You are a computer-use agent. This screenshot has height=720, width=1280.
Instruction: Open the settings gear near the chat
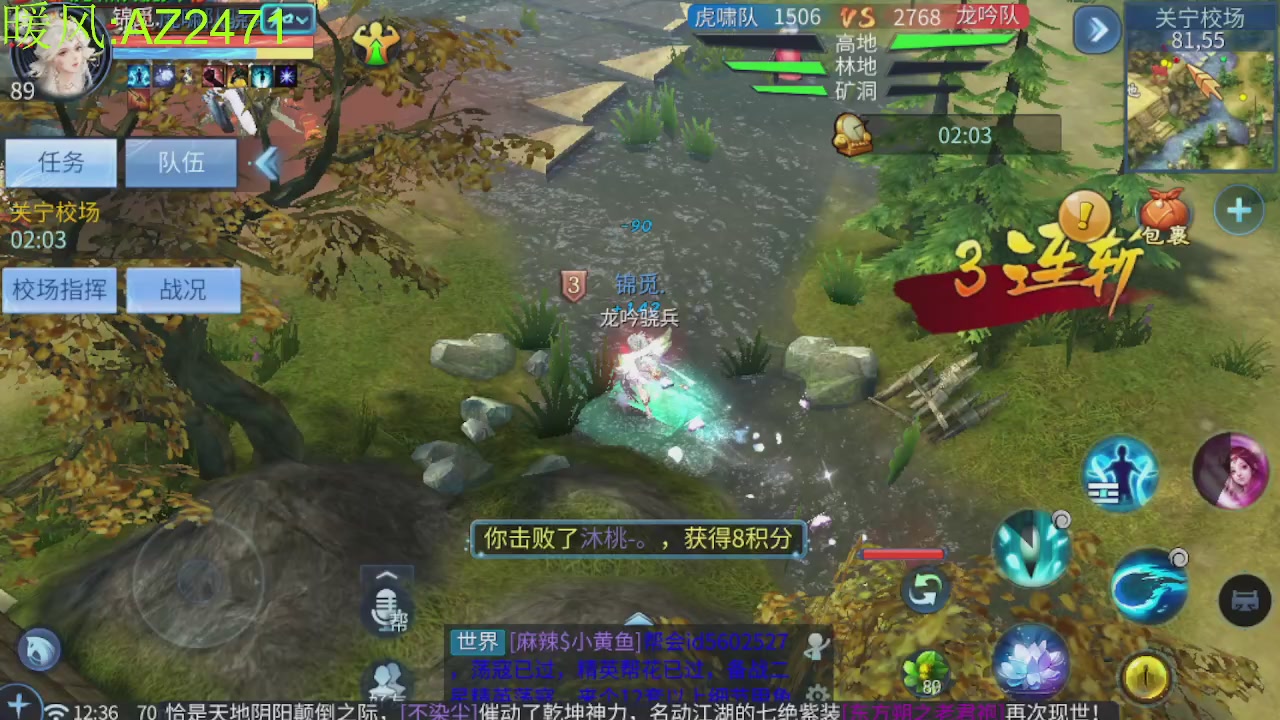tap(818, 694)
